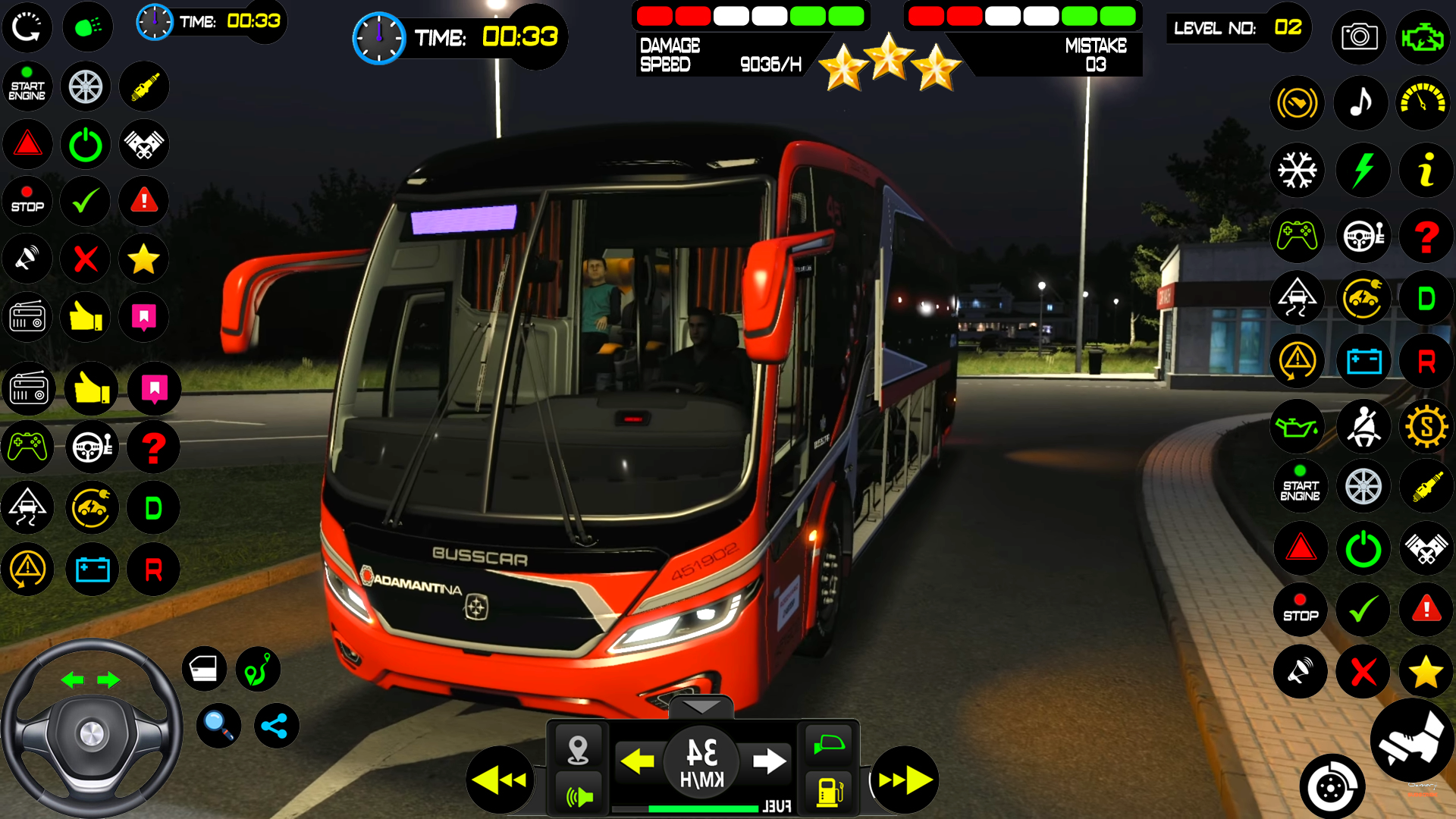Refuel using the fuel pump icon
This screenshot has width=1456, height=819.
tap(828, 791)
